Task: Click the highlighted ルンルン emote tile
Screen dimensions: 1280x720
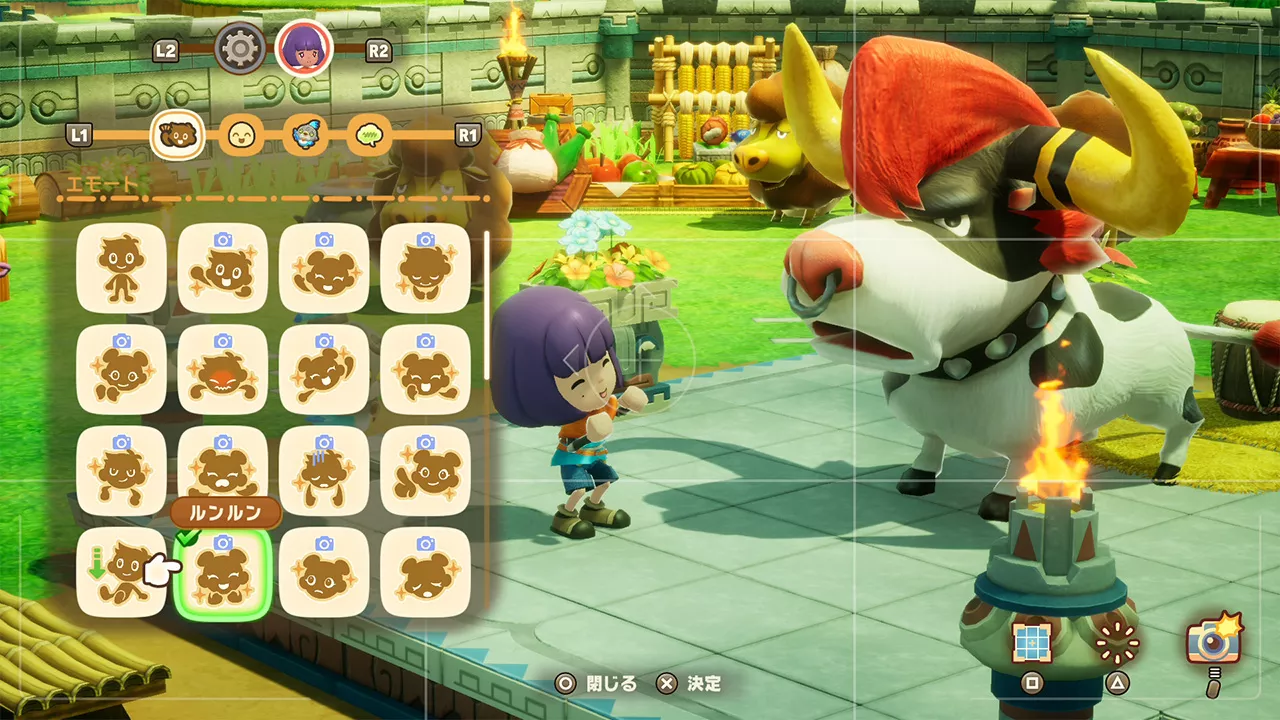Action: click(x=222, y=572)
